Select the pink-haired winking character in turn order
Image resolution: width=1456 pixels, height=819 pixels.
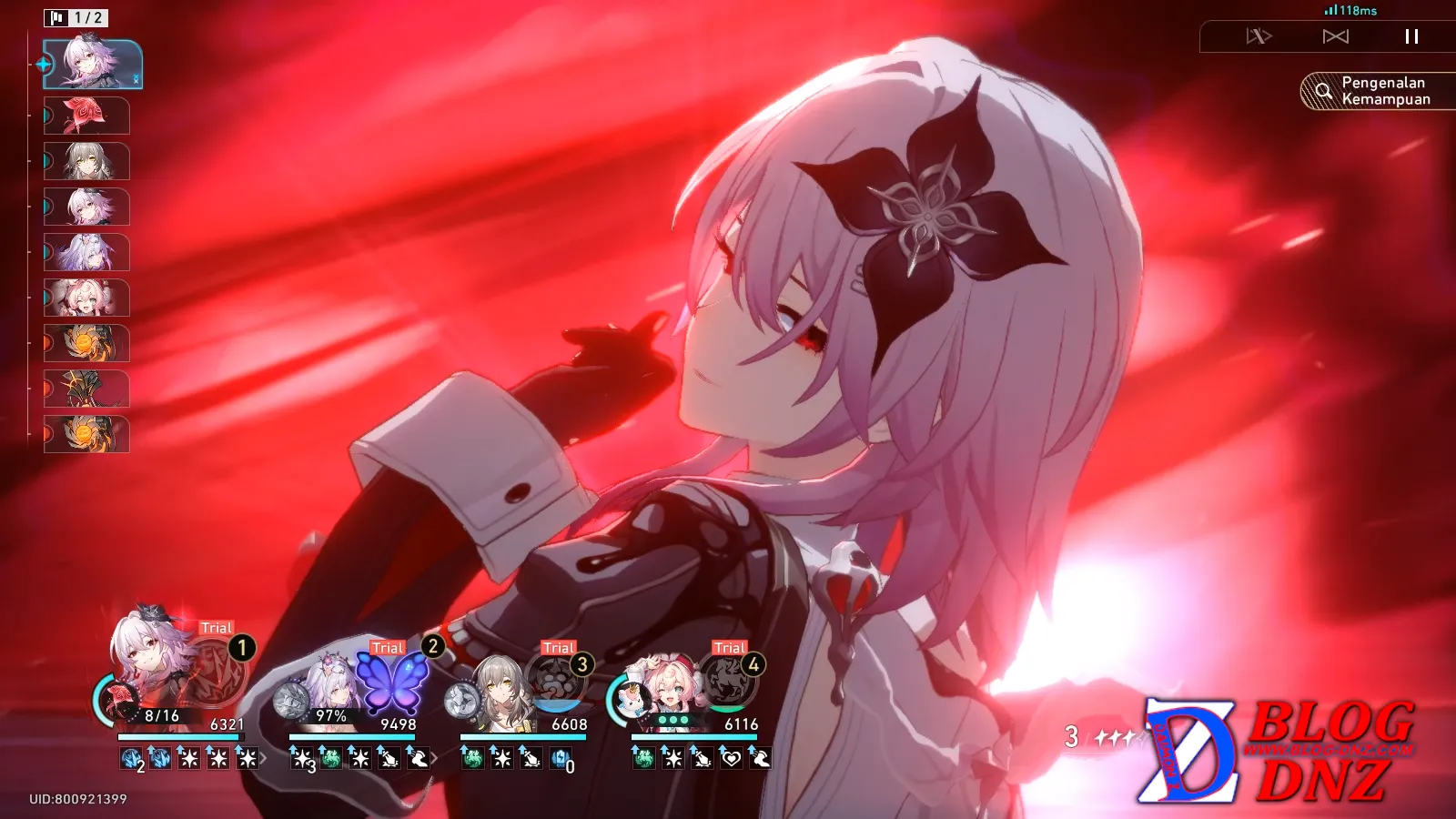coord(86,298)
